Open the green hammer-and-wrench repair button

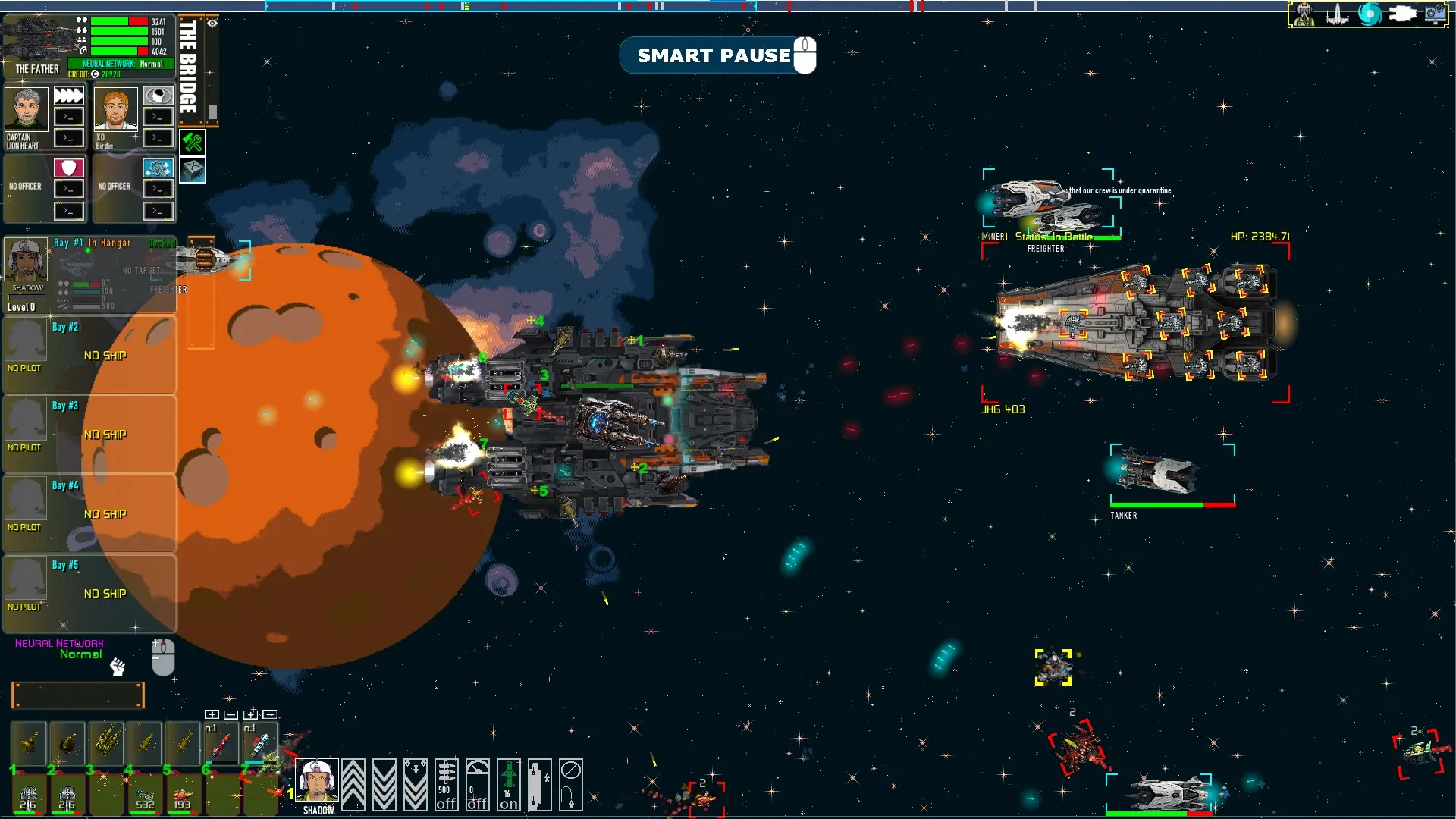193,142
